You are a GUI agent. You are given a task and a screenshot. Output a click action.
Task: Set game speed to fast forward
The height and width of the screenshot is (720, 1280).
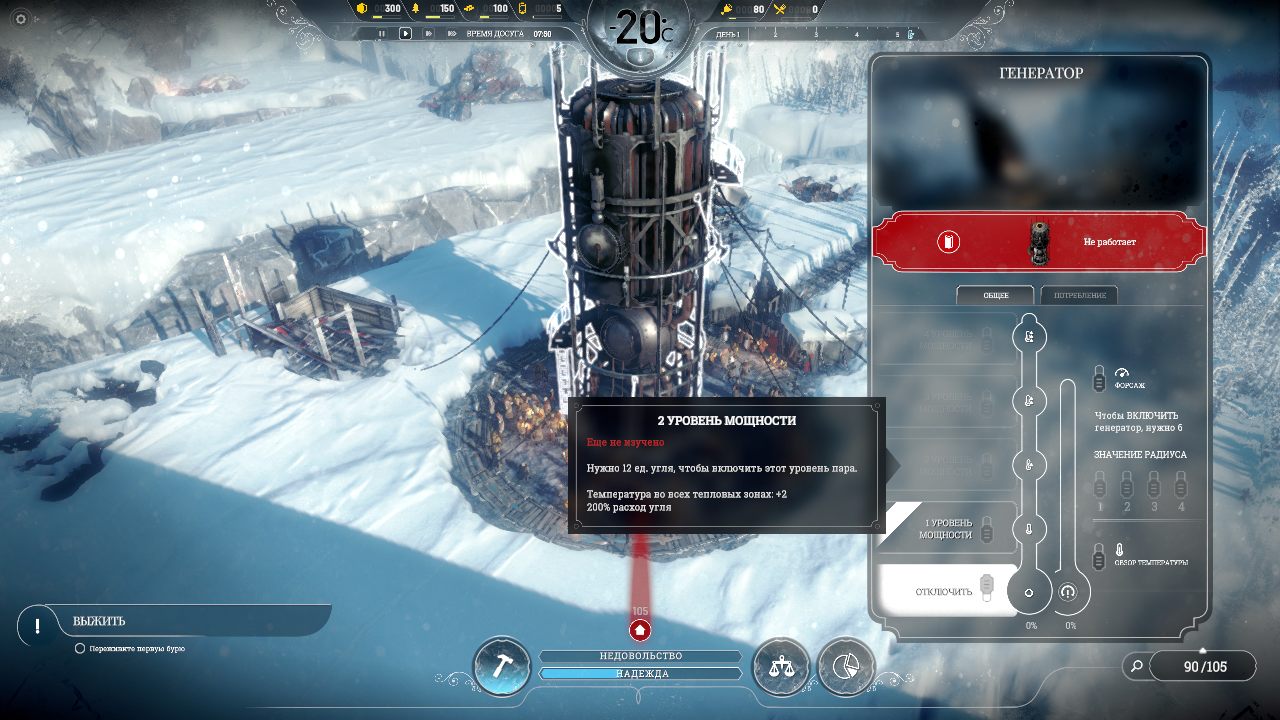[x=429, y=33]
